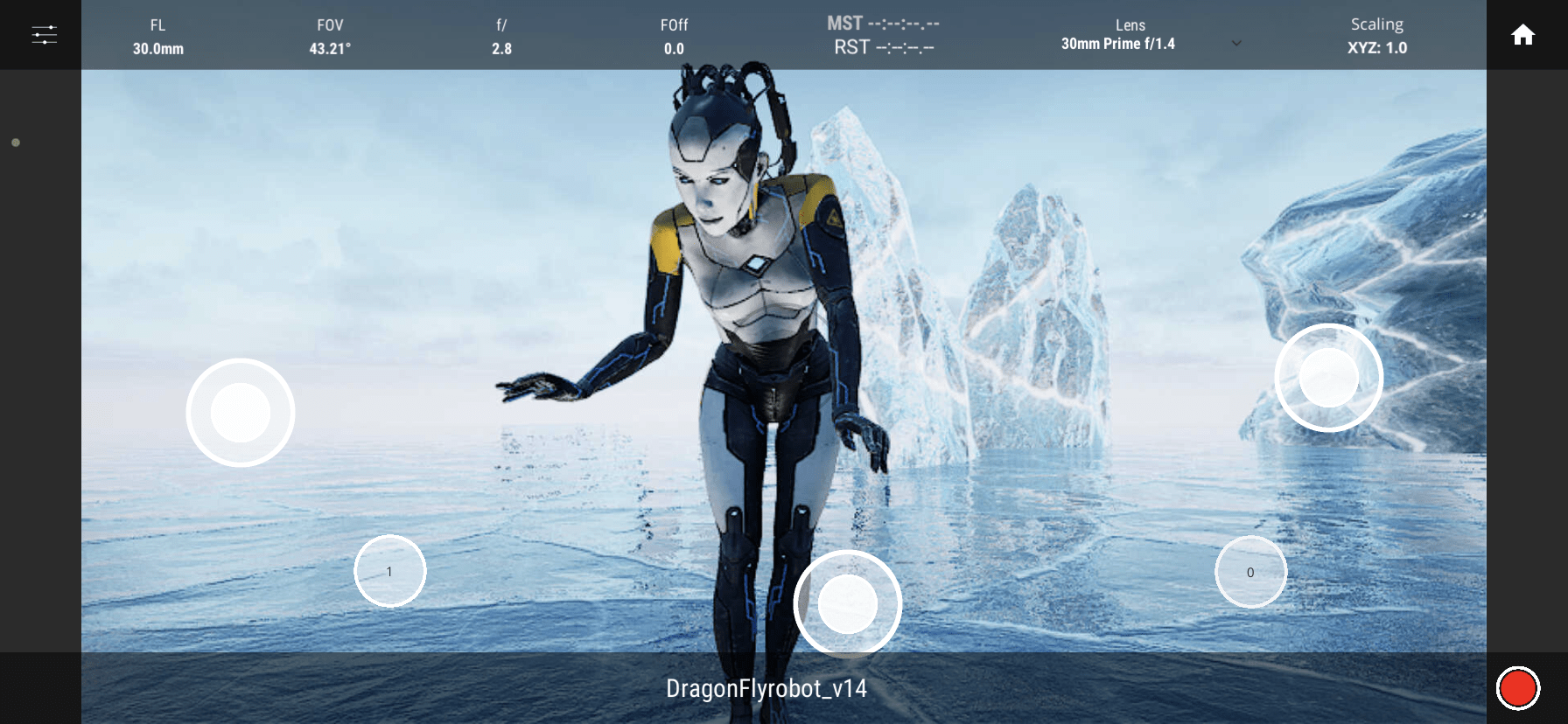The height and width of the screenshot is (724, 1568).
Task: Change the f/ 2.8 aperture value
Action: pyautogui.click(x=501, y=37)
